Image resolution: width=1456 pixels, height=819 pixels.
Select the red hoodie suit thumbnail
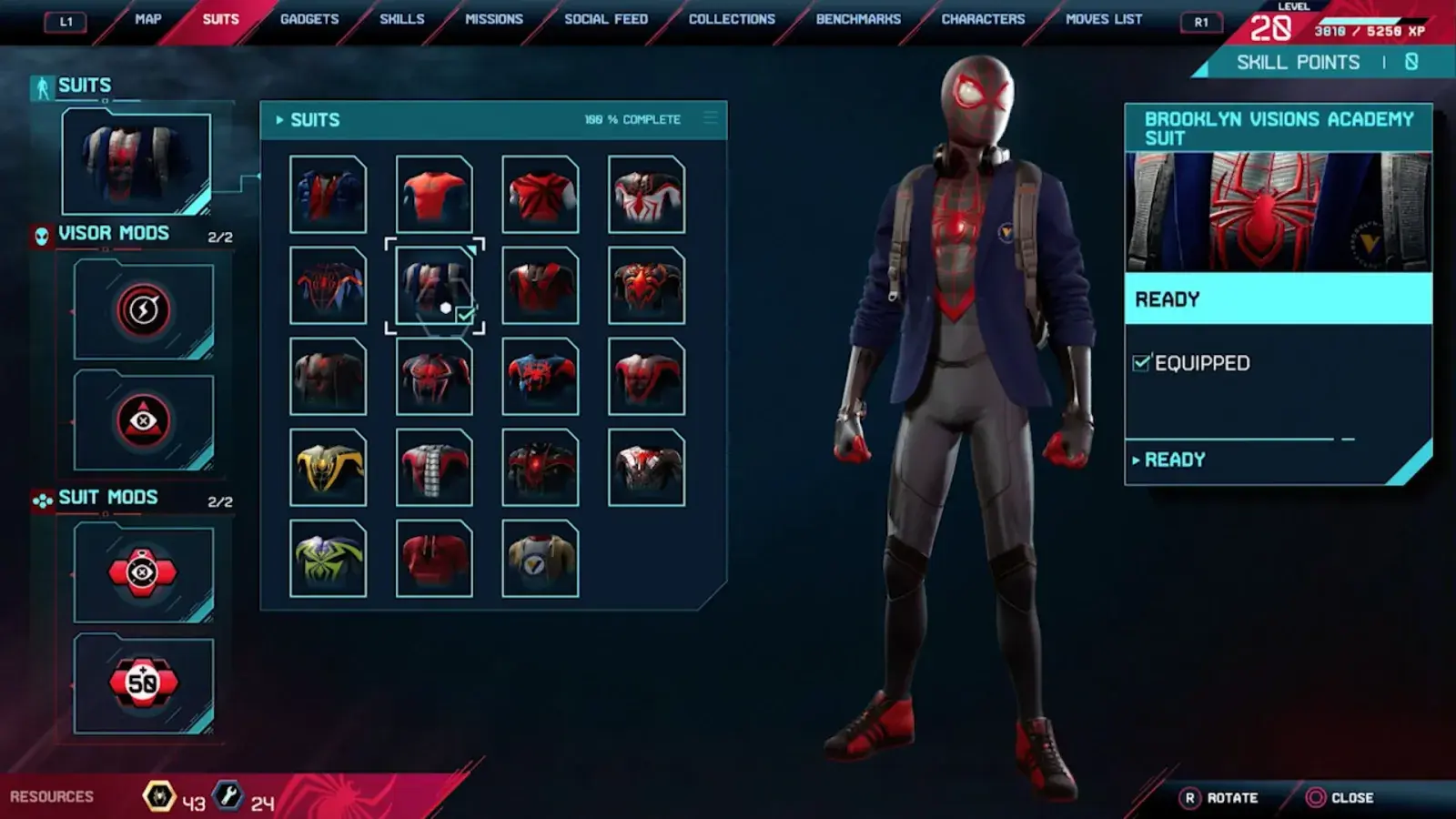tap(434, 558)
